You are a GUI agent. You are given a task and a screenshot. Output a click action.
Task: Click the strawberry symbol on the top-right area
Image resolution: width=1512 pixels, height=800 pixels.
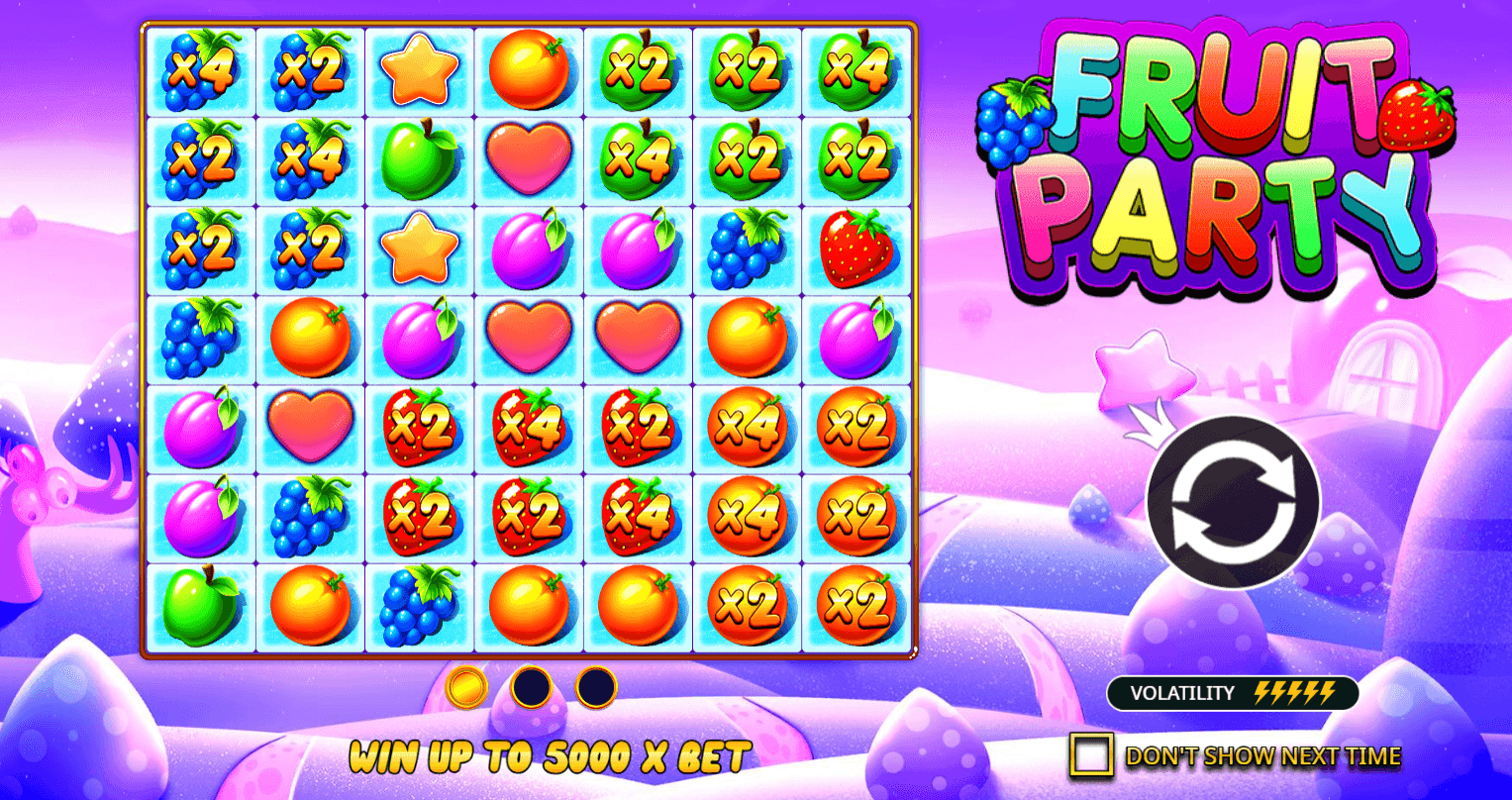[x=856, y=249]
